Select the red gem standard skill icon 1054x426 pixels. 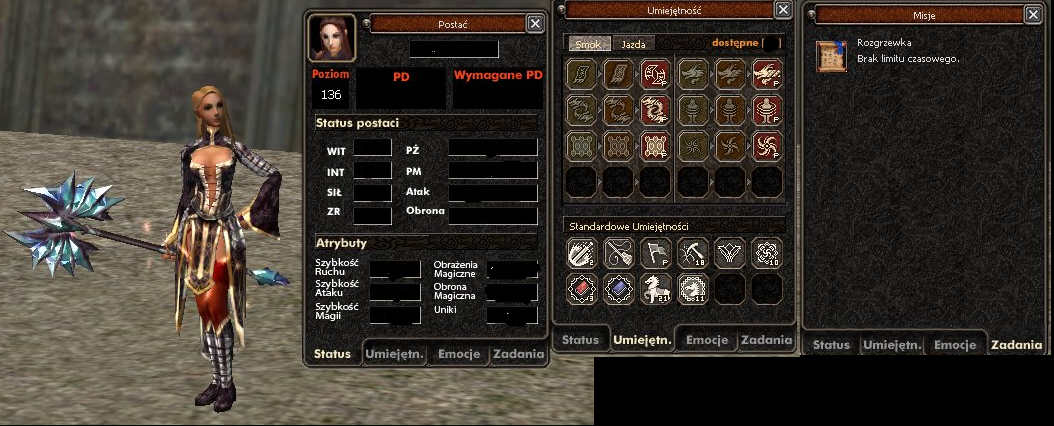pos(581,289)
